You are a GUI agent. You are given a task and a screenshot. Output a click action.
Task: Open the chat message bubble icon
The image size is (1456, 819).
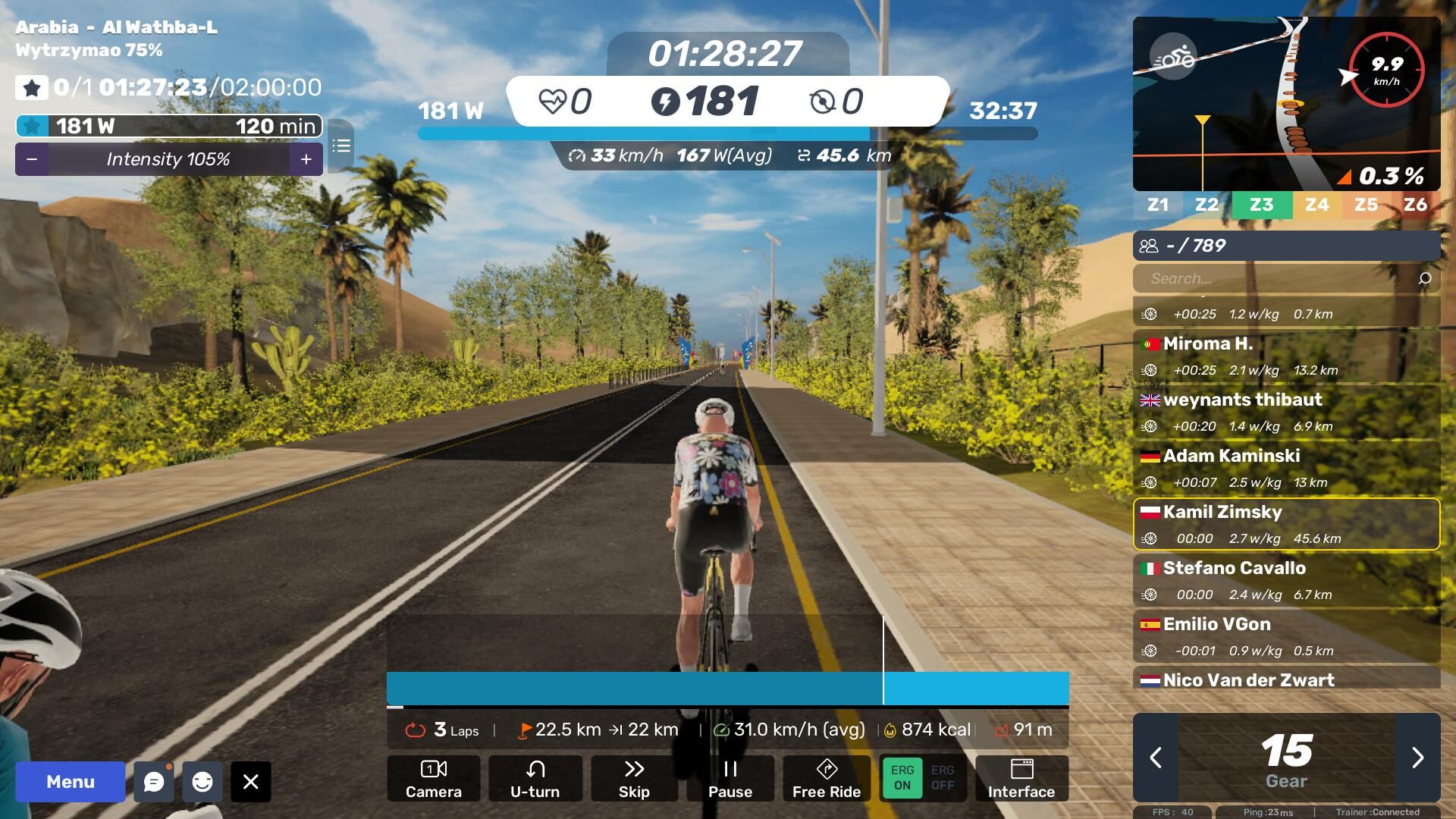(x=154, y=782)
